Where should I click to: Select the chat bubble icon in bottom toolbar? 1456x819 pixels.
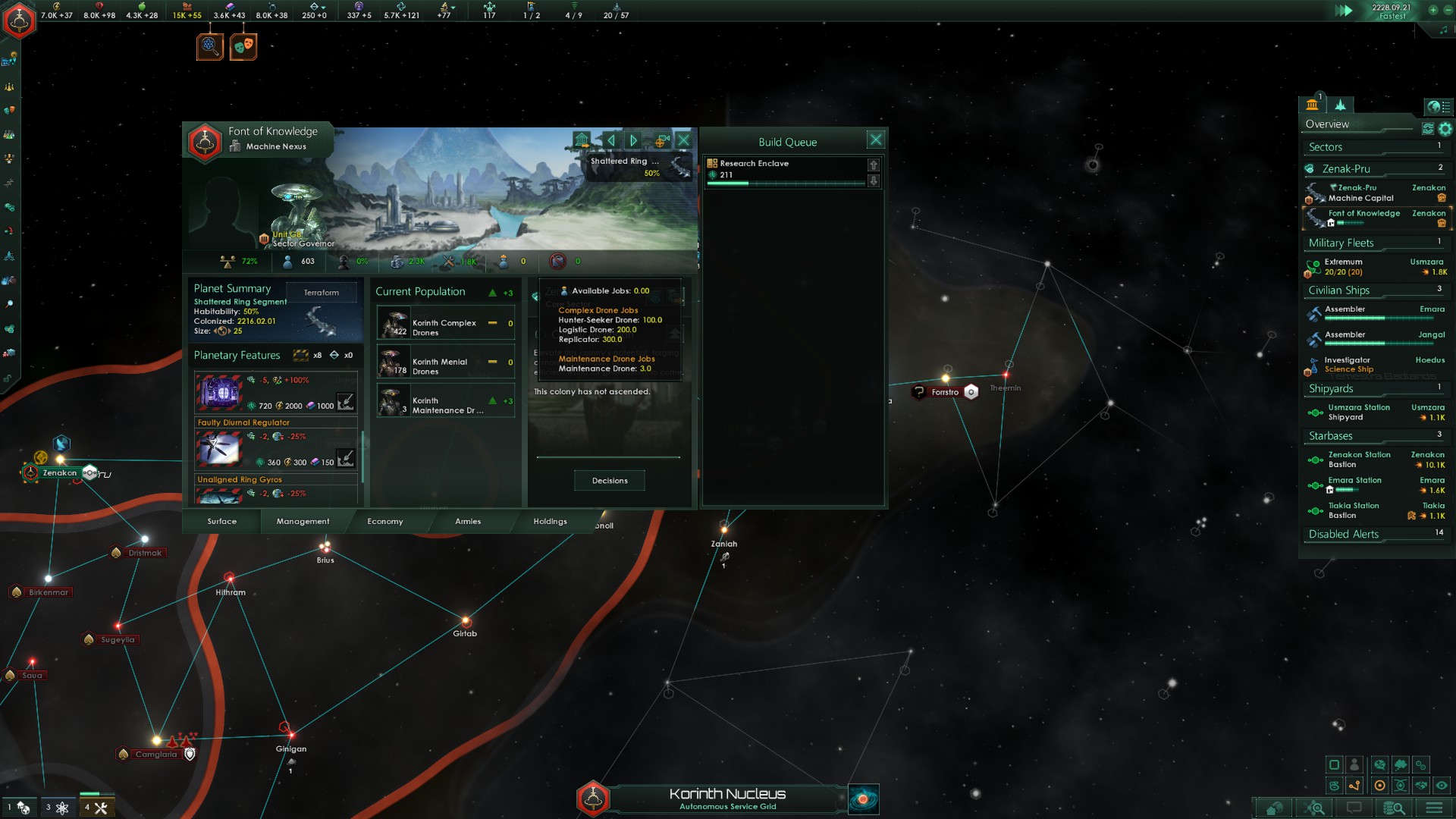click(1355, 808)
